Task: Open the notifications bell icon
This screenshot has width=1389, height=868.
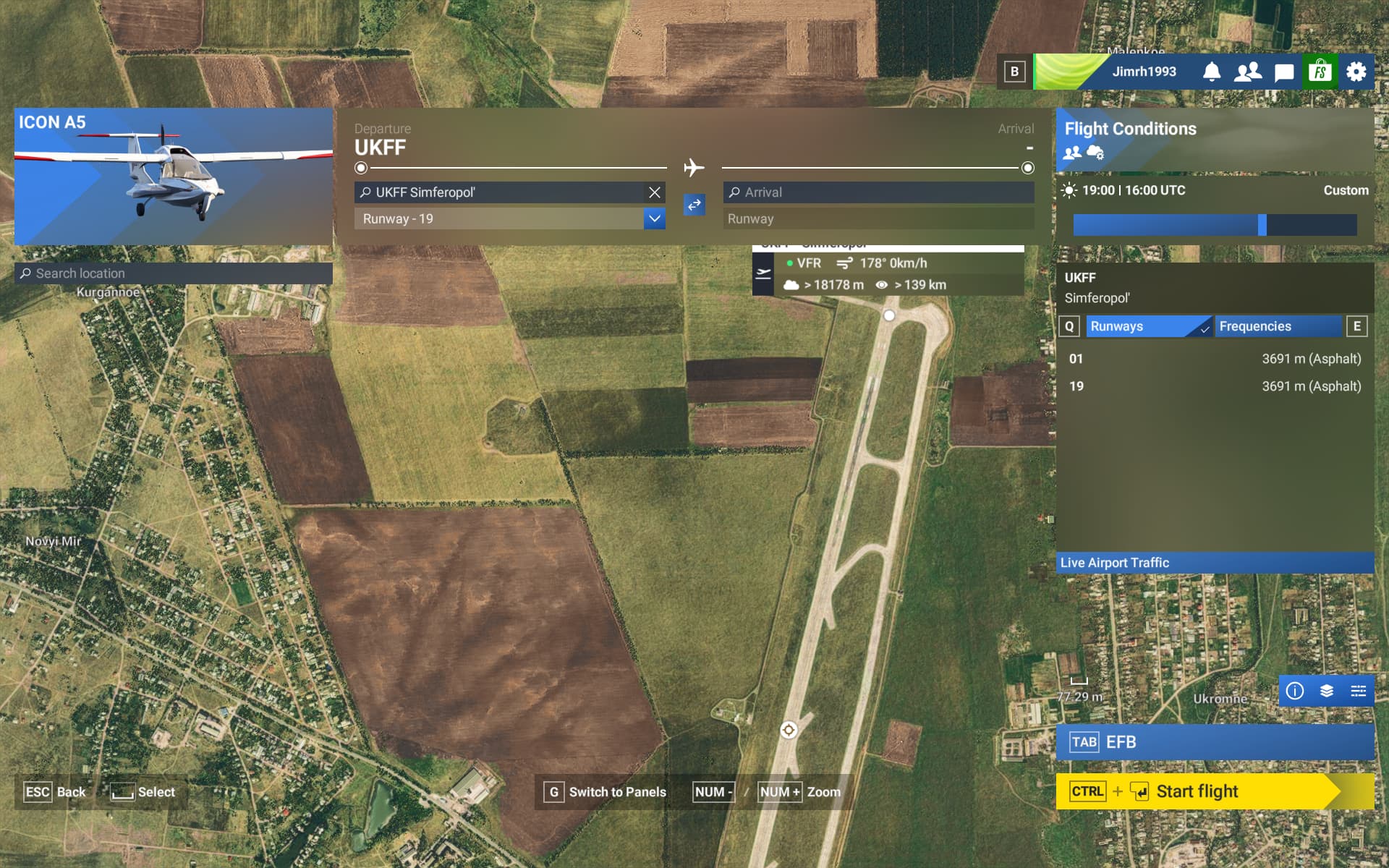Action: tap(1212, 72)
